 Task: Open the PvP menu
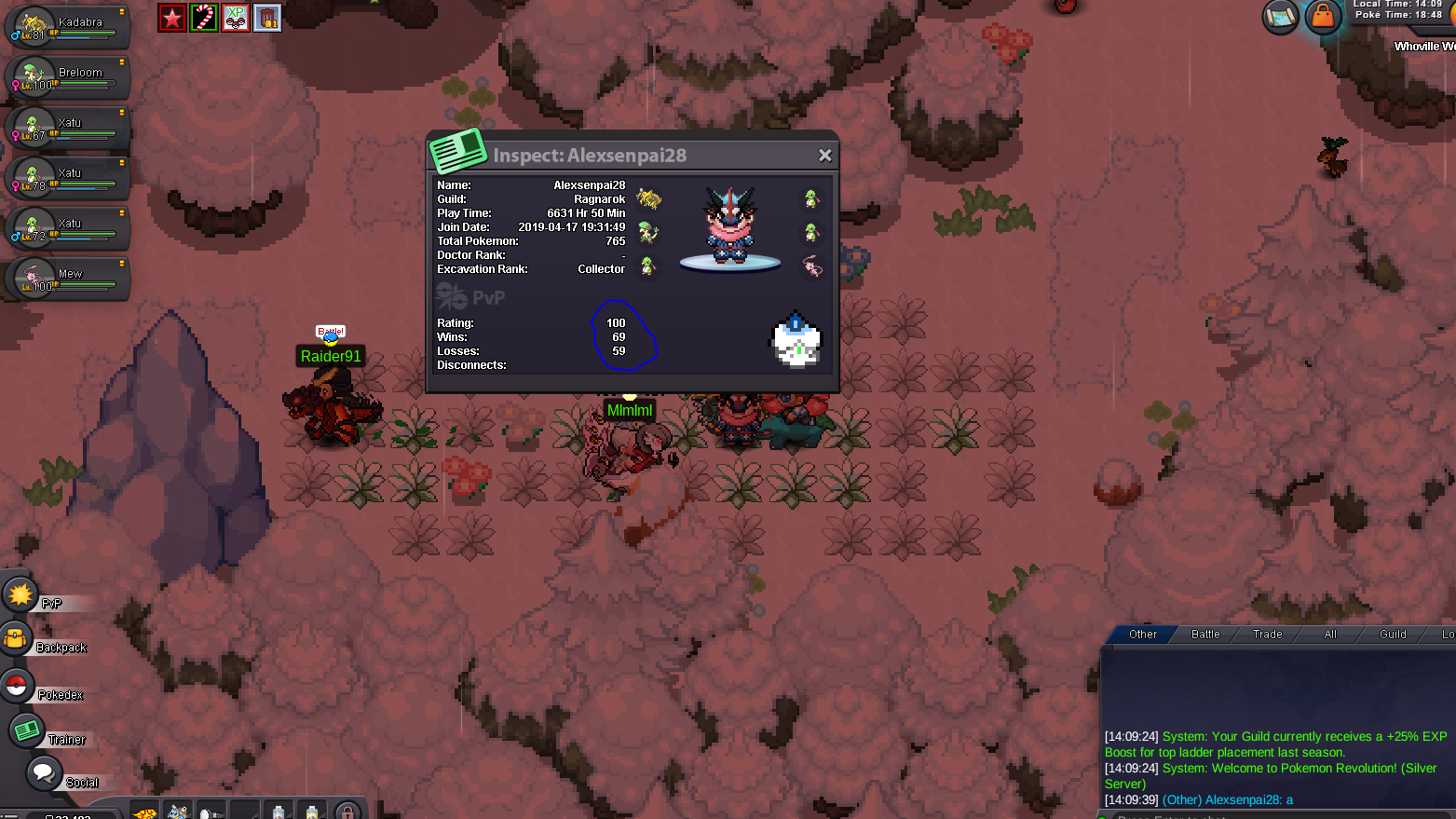(x=20, y=594)
